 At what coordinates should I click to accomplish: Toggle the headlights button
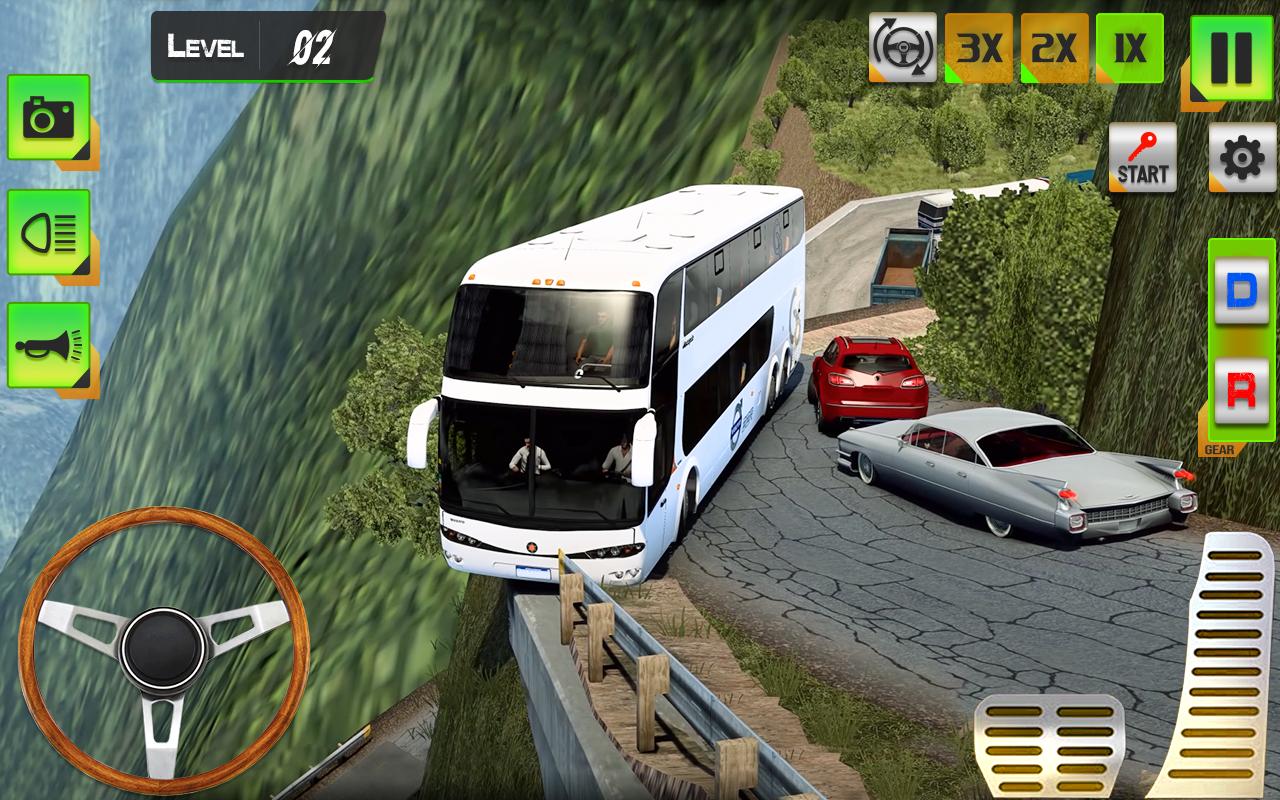point(48,232)
